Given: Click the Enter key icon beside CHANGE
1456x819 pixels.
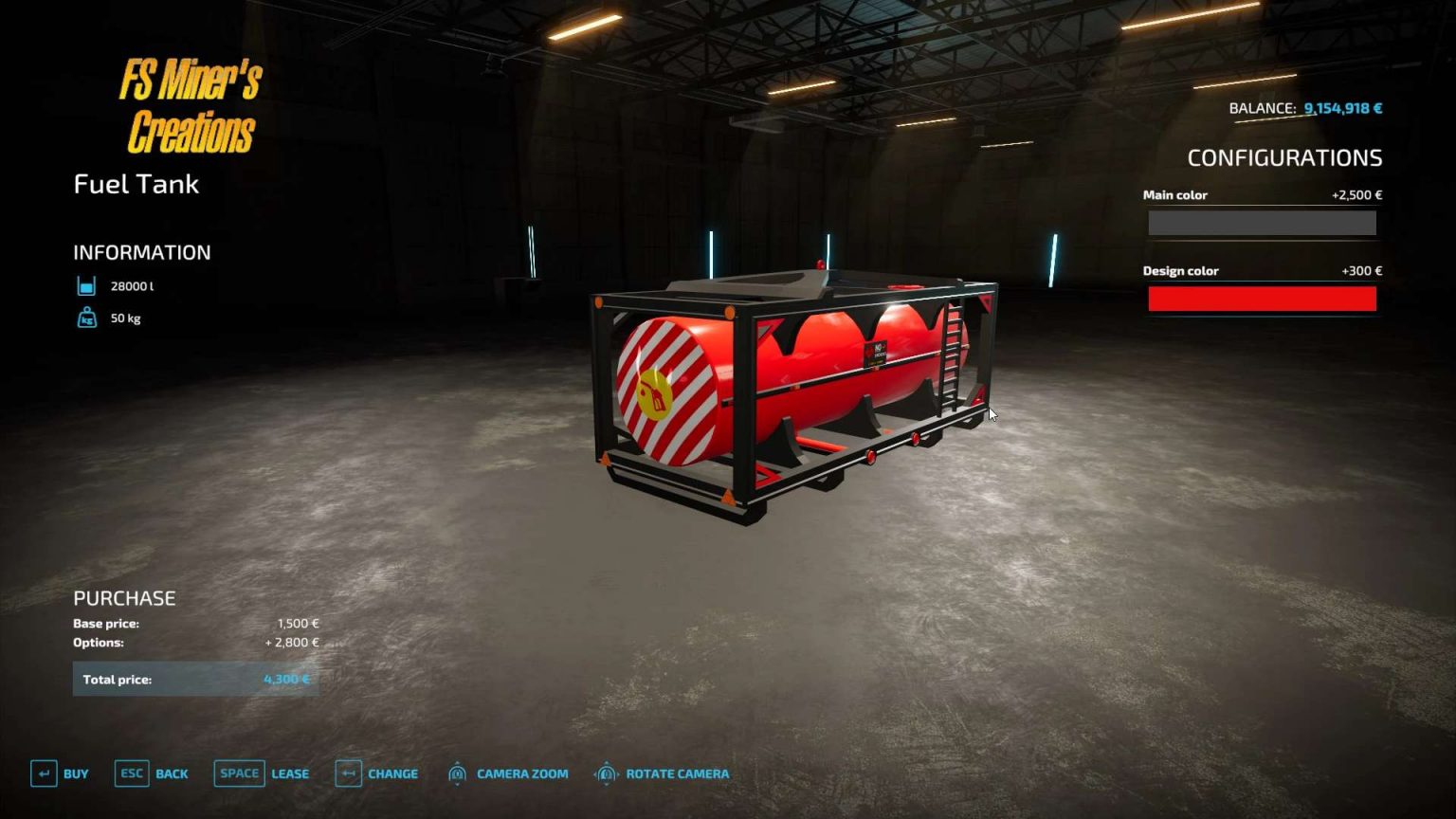Looking at the screenshot, I should click(x=347, y=773).
